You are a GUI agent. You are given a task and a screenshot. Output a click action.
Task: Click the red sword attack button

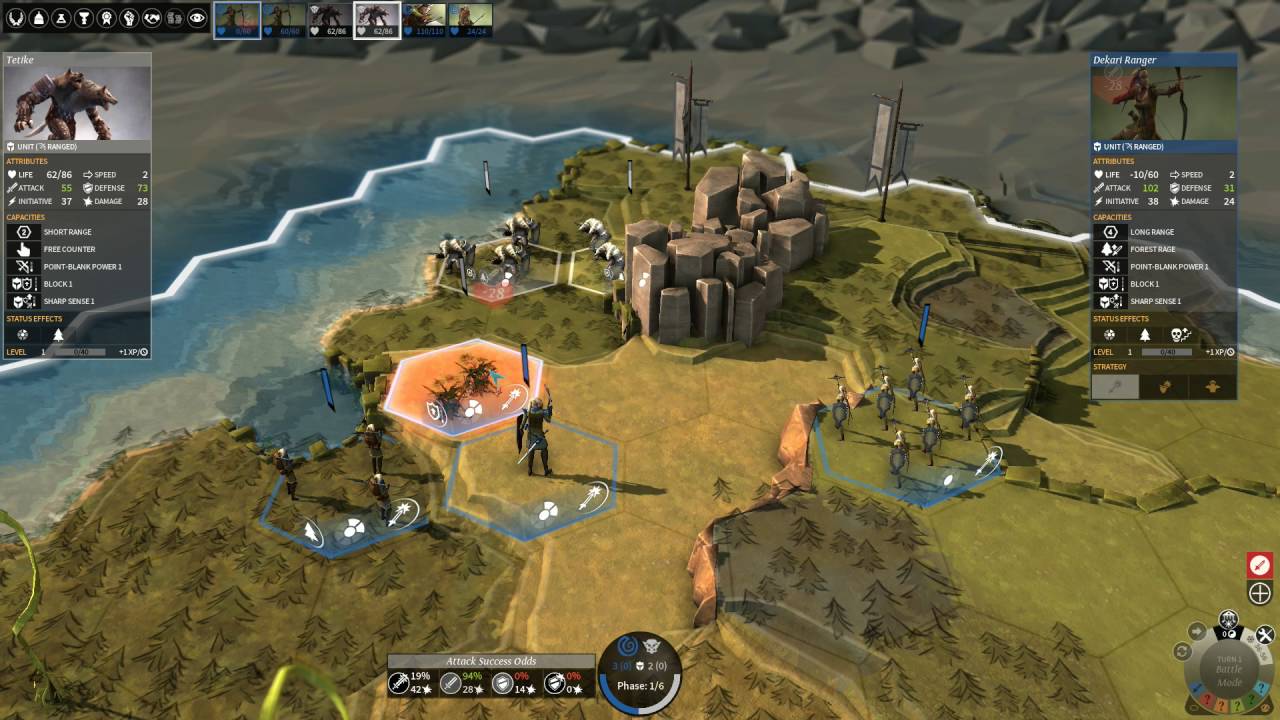[1260, 565]
